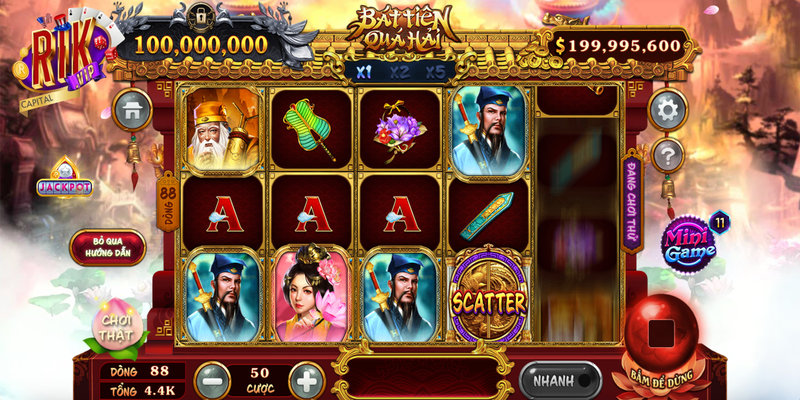Screen dimensions: 800x400
Task: Open the question mark help button
Action: pos(667,155)
